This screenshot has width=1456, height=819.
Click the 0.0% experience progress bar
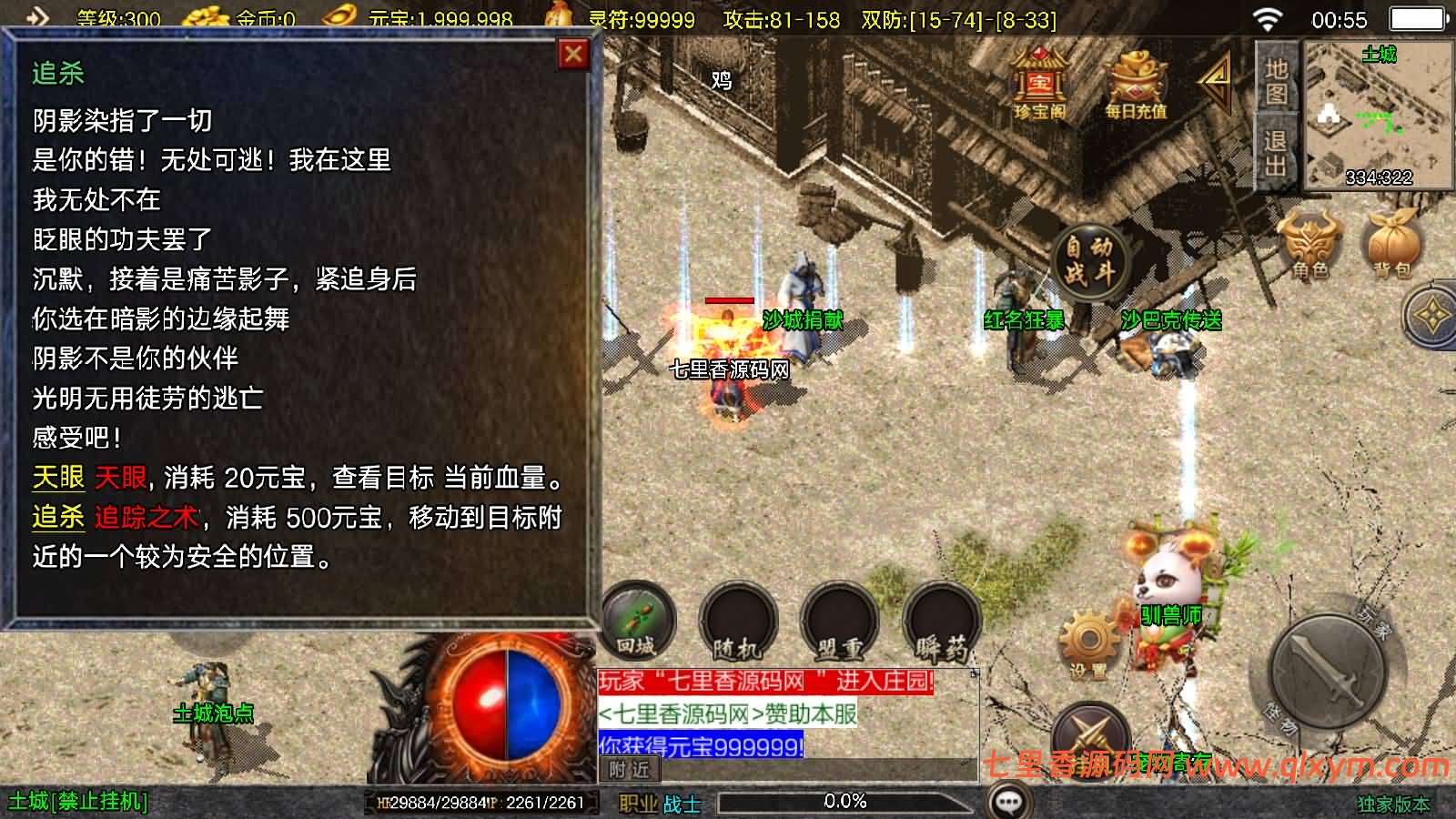[846, 802]
